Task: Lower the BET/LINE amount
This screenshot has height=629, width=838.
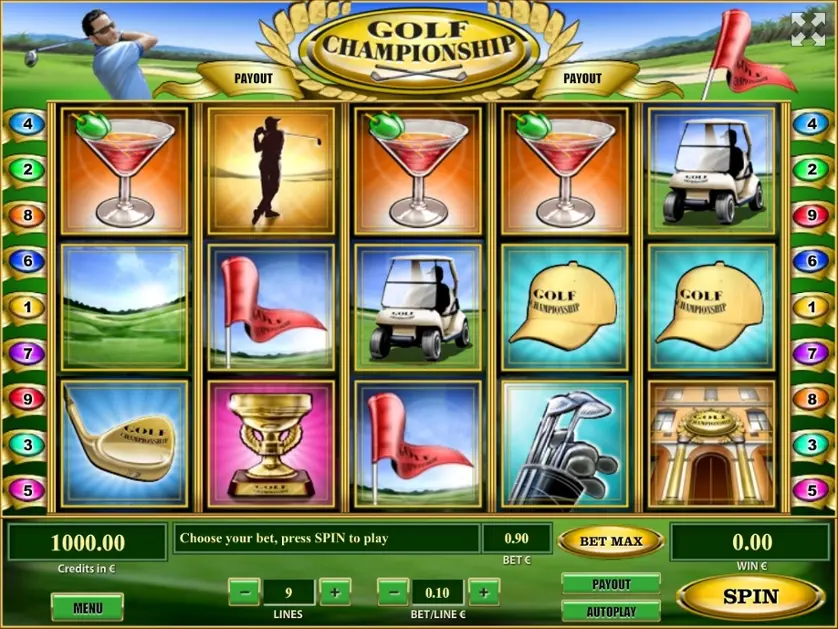Action: click(393, 592)
